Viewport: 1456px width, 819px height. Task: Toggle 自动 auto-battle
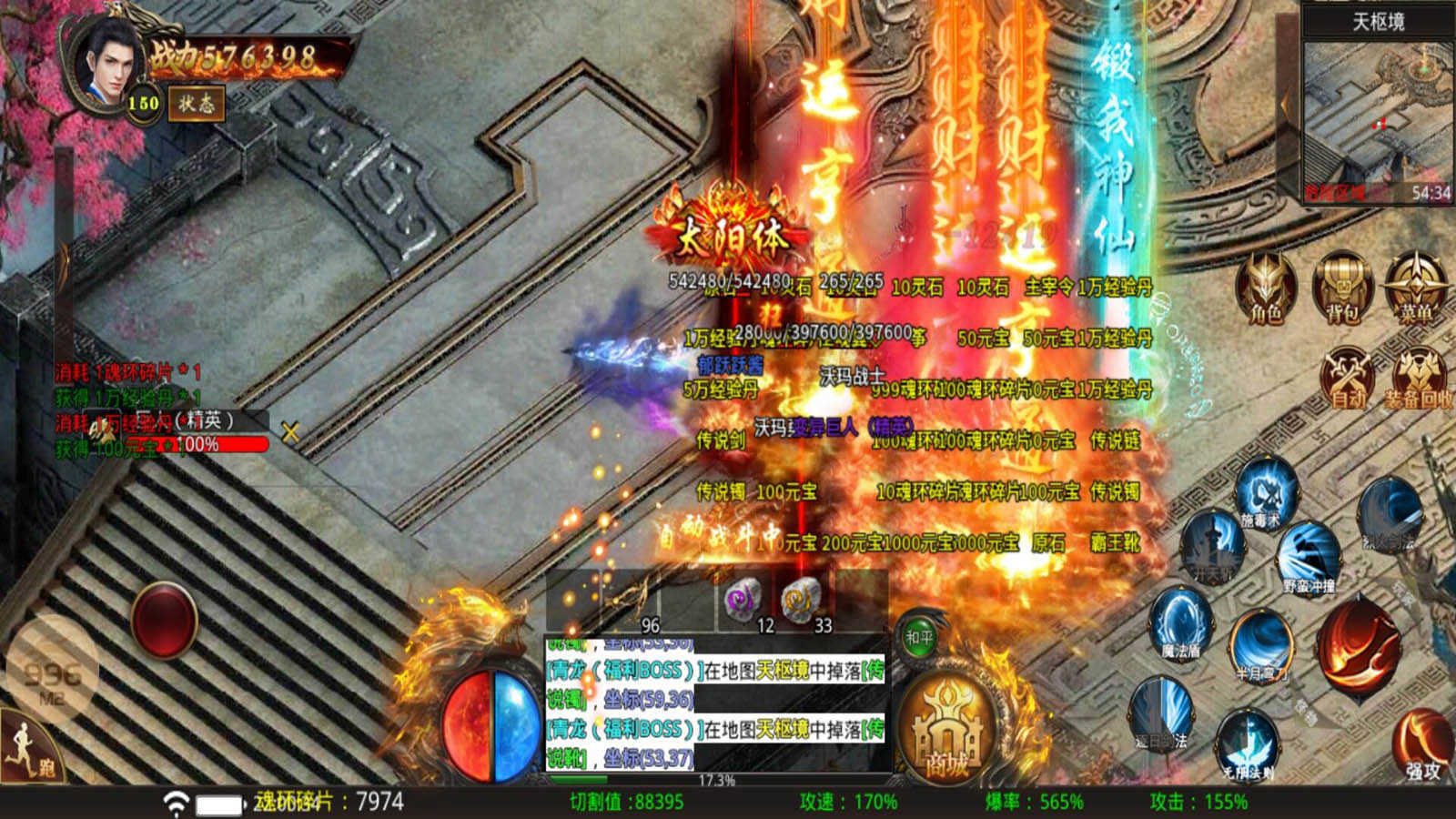click(1348, 377)
